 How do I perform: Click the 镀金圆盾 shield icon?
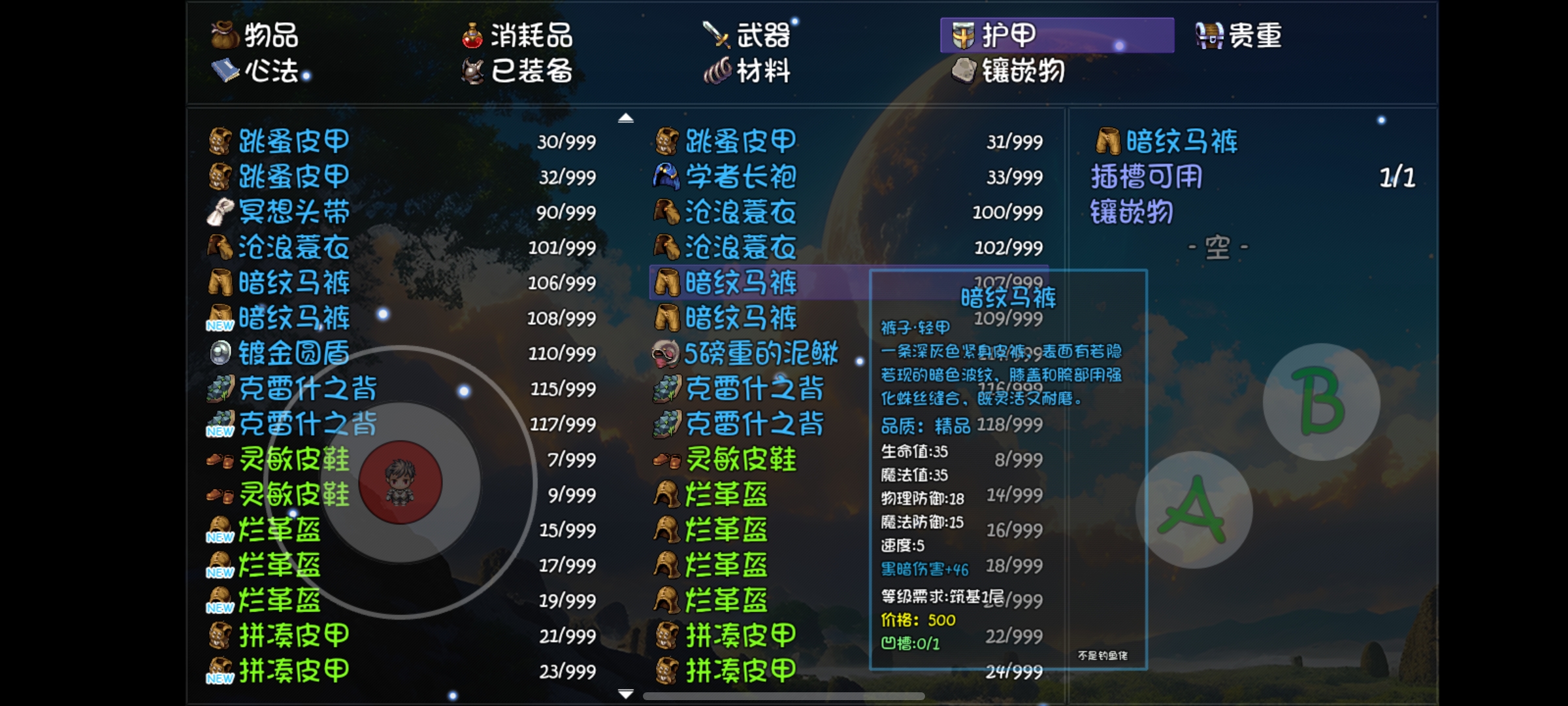[x=220, y=353]
